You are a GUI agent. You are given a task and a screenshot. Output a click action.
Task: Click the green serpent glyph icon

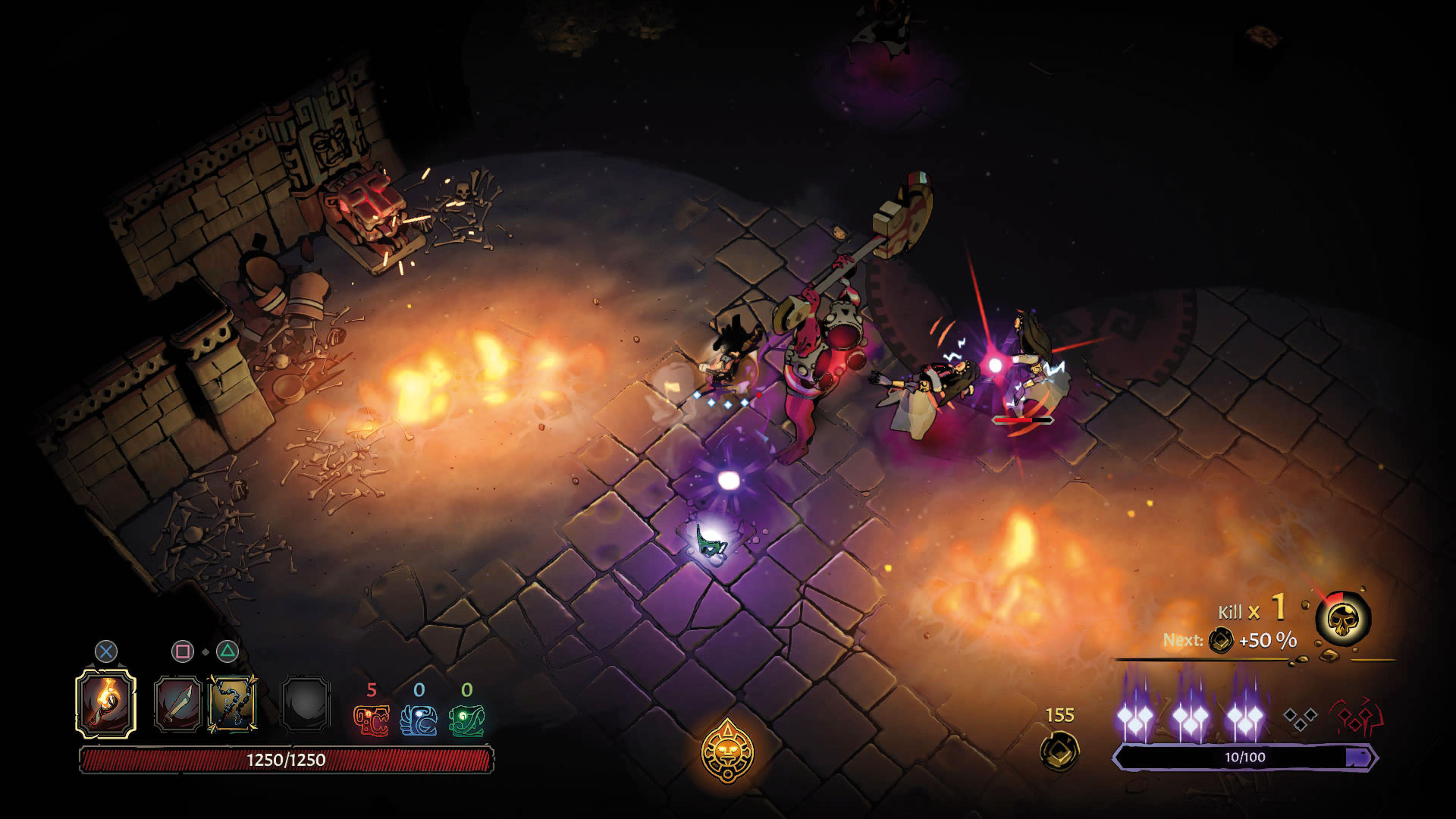[x=466, y=720]
